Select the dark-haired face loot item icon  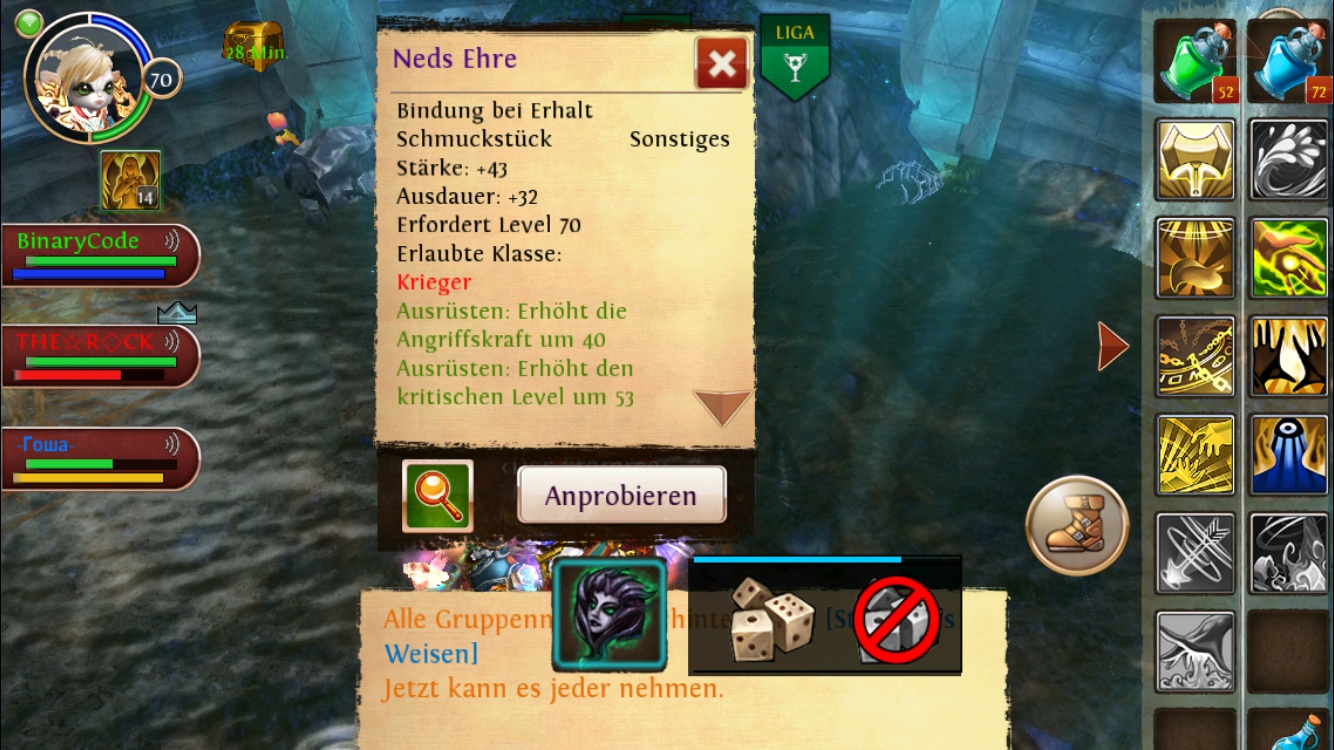tap(609, 614)
